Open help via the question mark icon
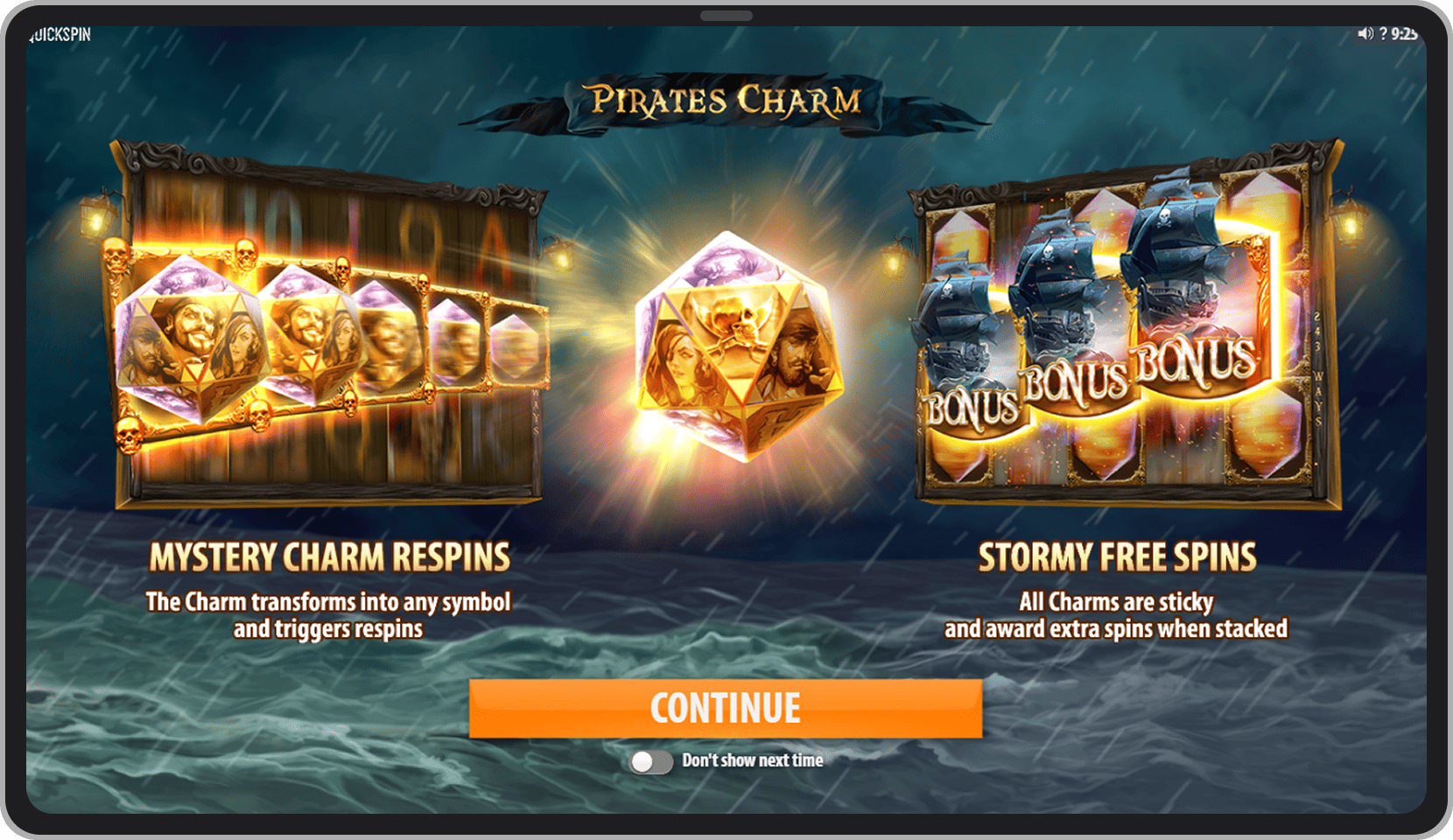The width and height of the screenshot is (1453, 840). (1383, 33)
